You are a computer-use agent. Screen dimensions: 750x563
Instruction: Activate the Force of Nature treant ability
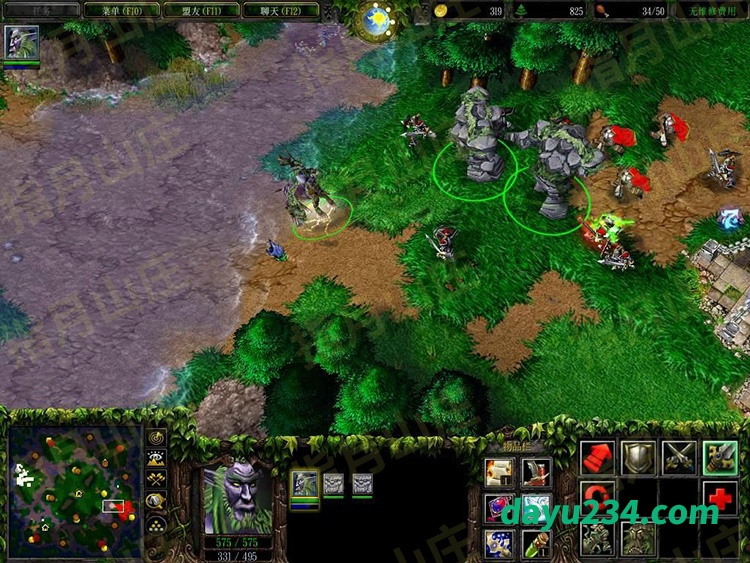click(638, 538)
